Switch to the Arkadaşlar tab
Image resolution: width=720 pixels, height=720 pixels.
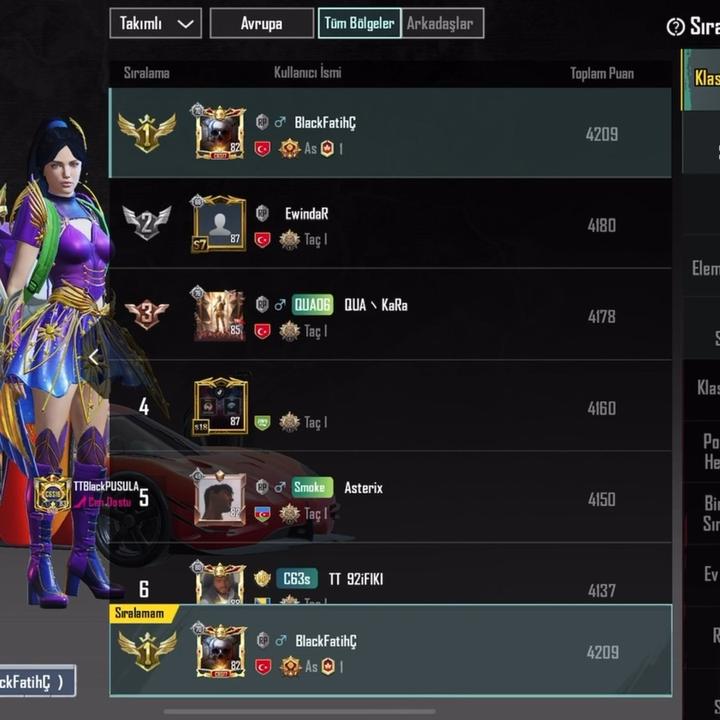pyautogui.click(x=443, y=23)
